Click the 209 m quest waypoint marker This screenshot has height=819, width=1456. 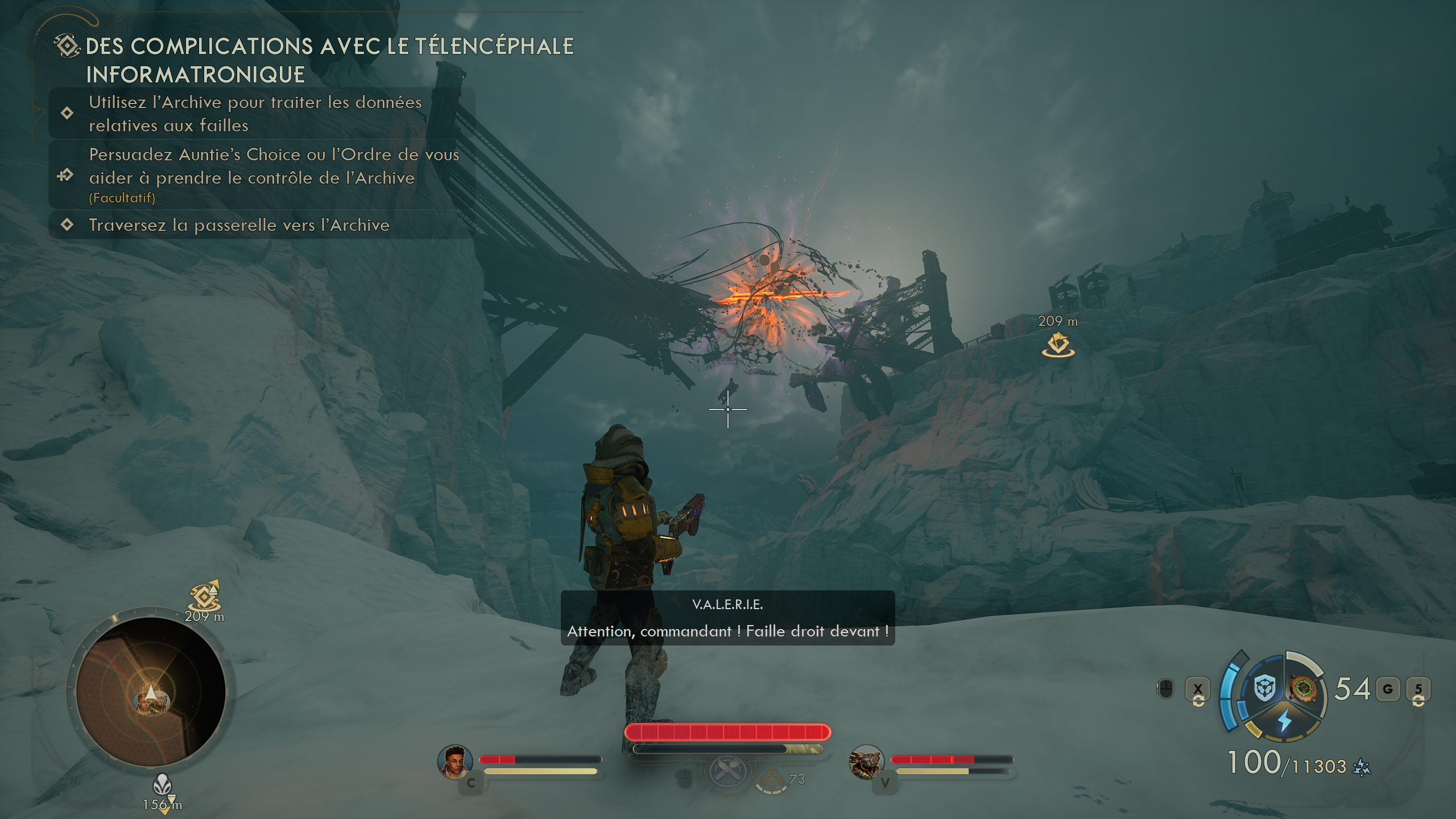(1058, 345)
